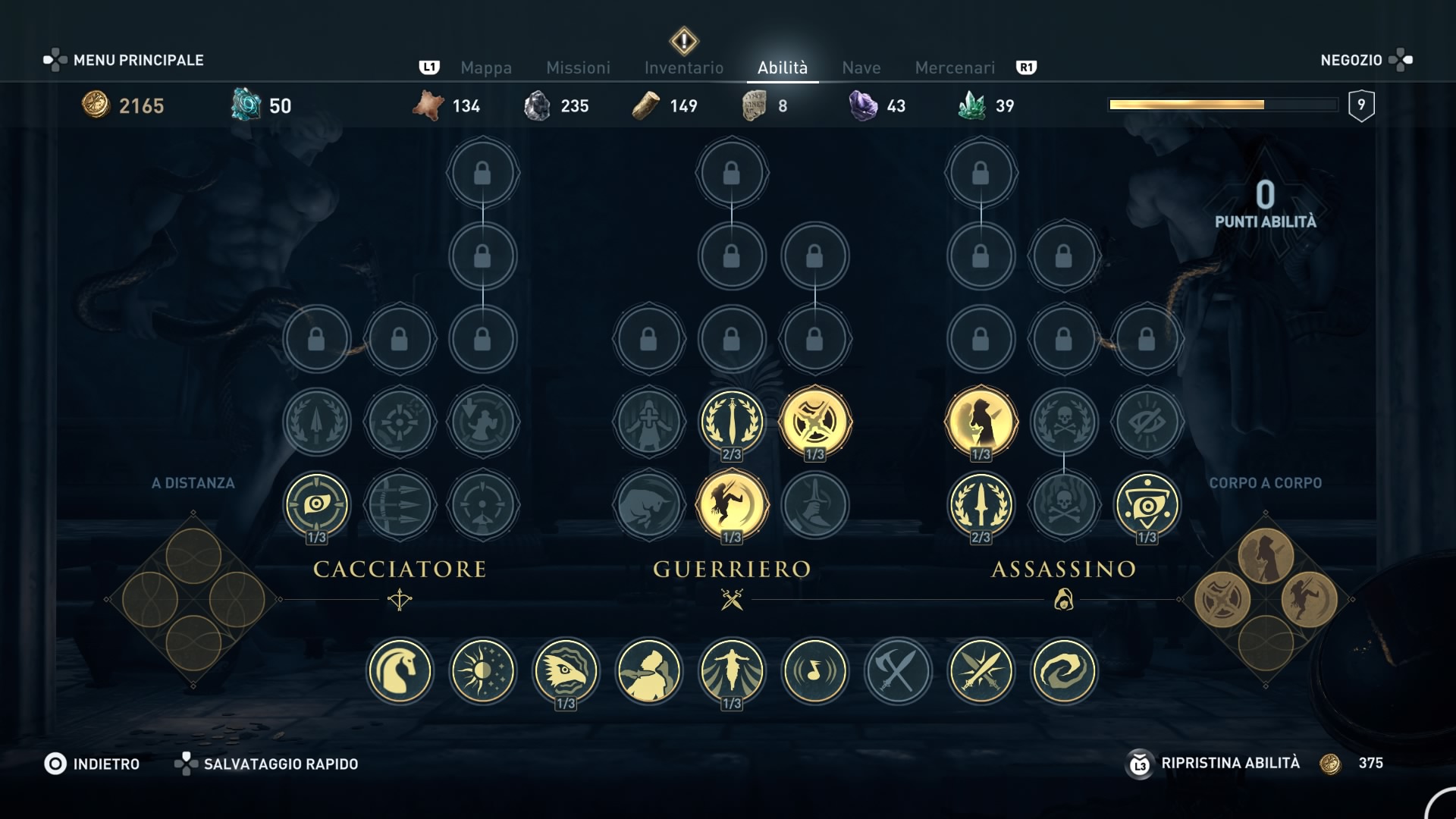Click Ripristina Abilità to reset skills

[x=1229, y=763]
